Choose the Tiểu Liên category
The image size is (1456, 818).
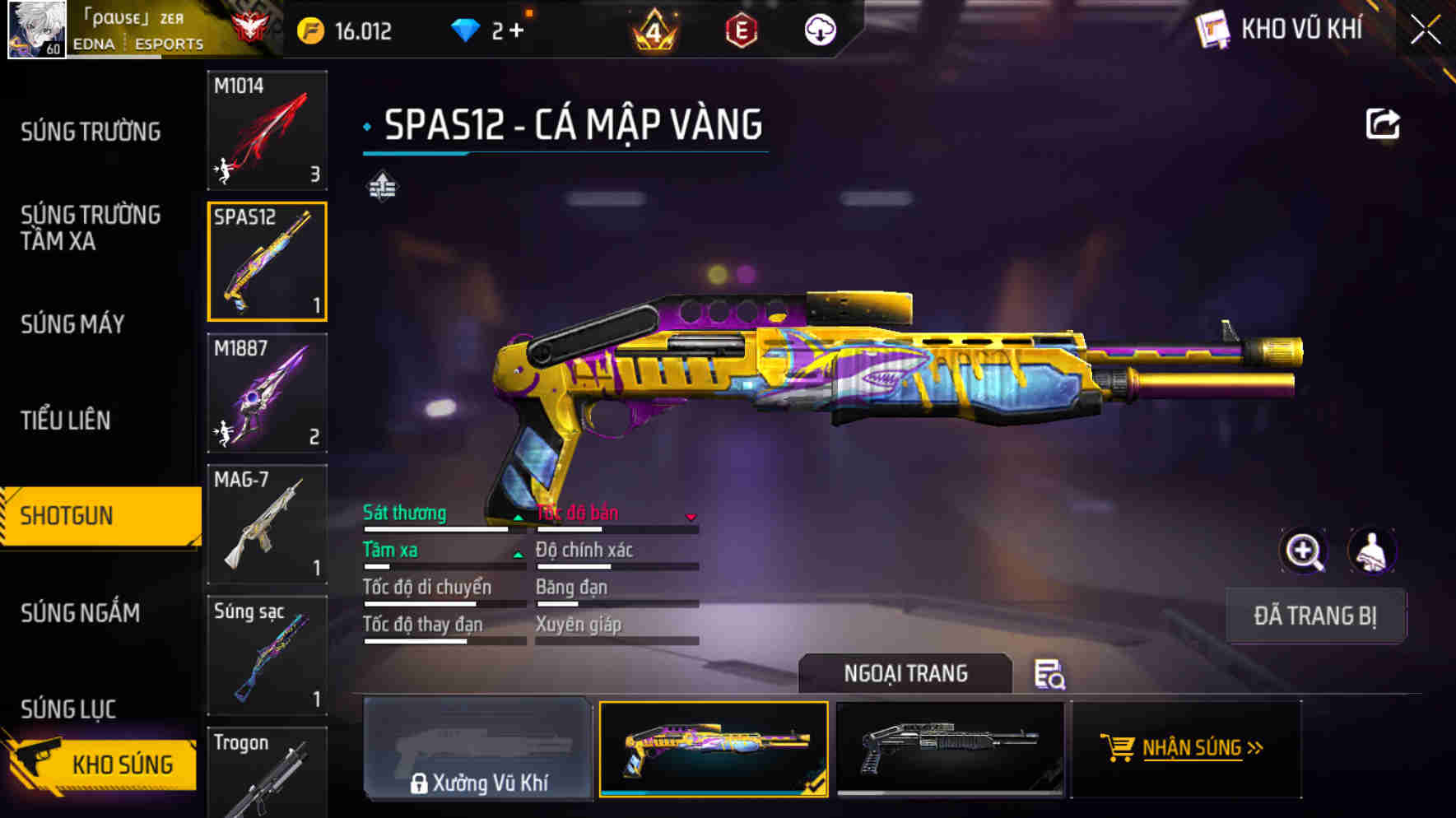click(66, 421)
